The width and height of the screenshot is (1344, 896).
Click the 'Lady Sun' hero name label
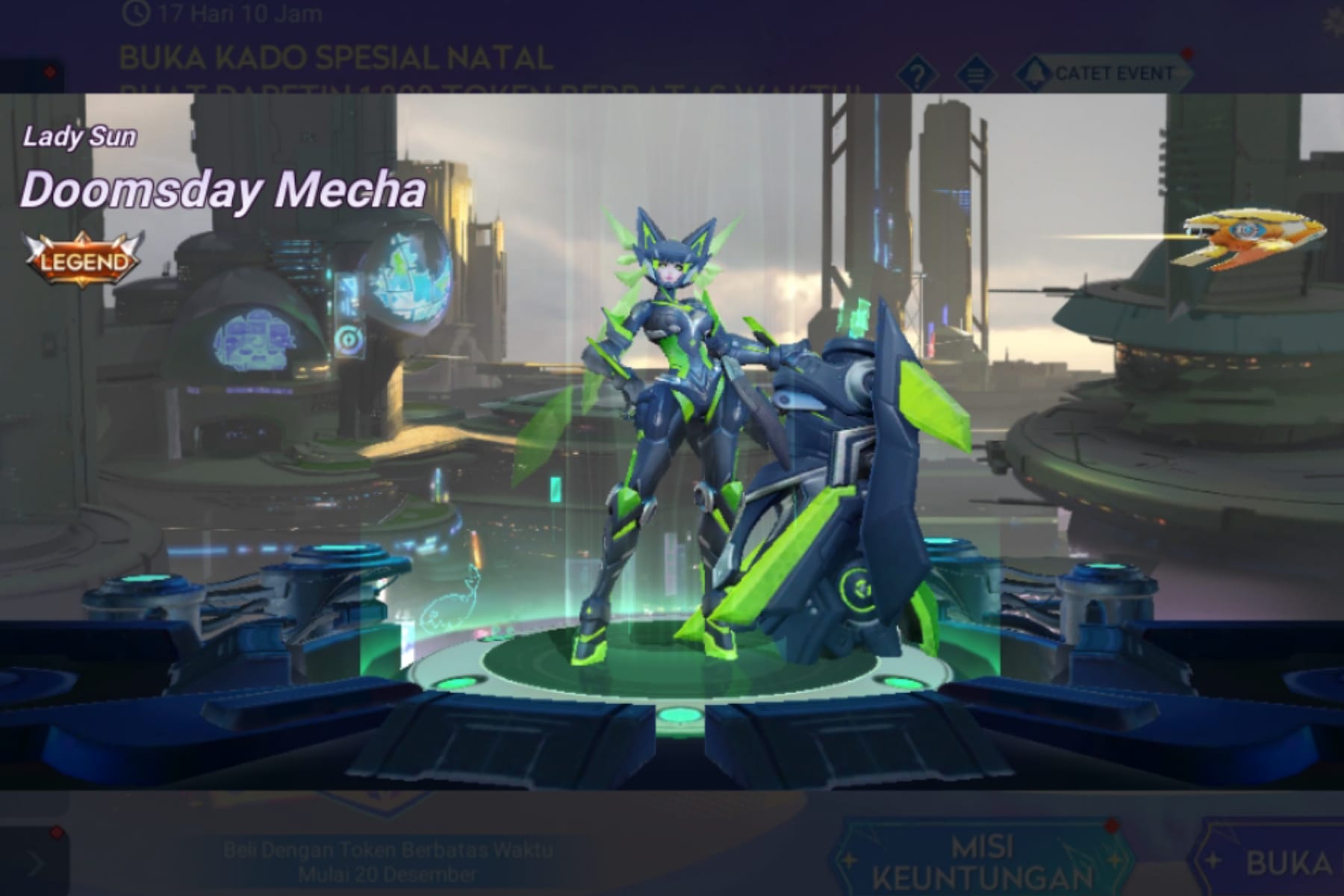(78, 137)
